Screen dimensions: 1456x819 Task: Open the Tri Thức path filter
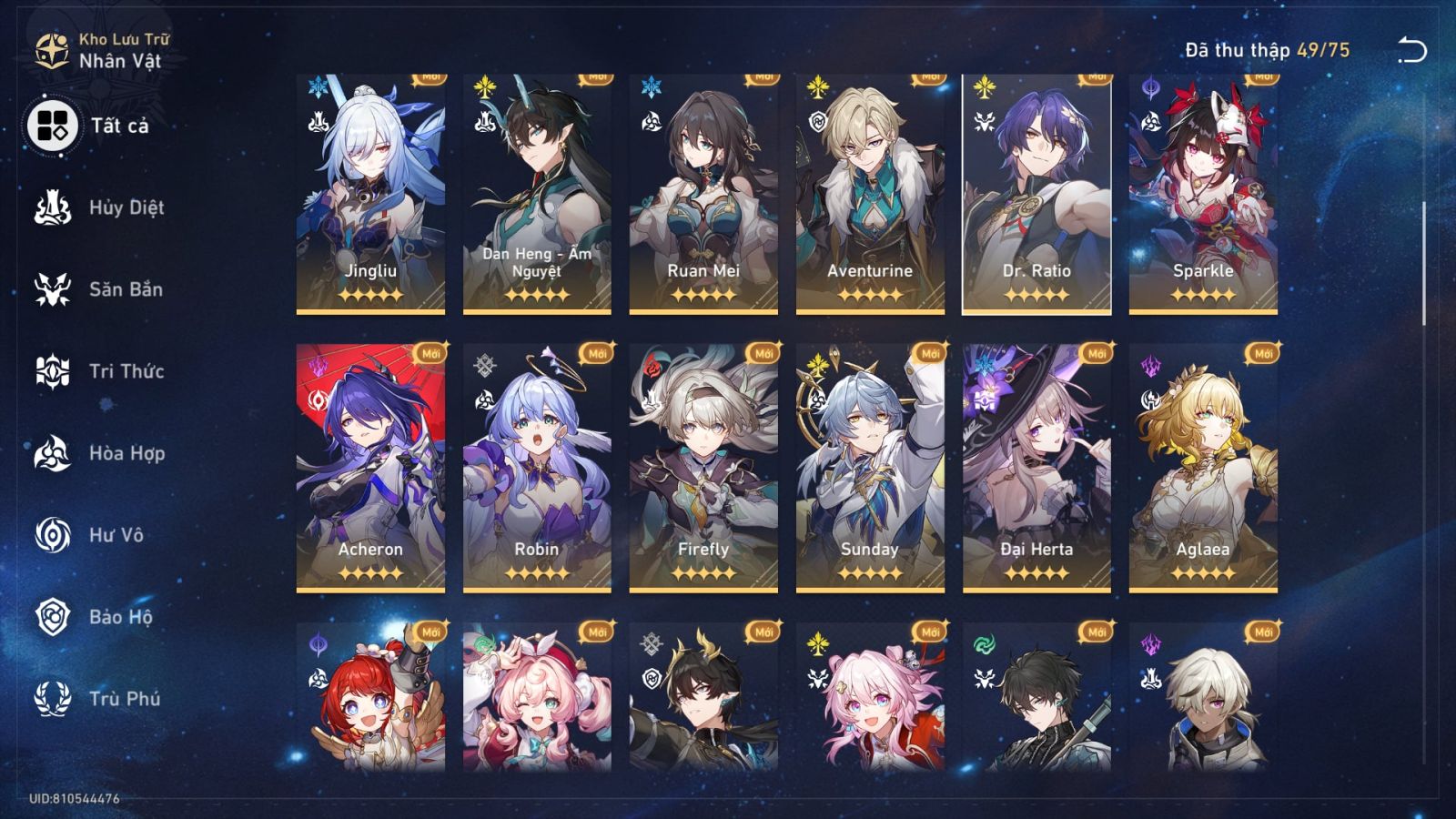(55, 371)
